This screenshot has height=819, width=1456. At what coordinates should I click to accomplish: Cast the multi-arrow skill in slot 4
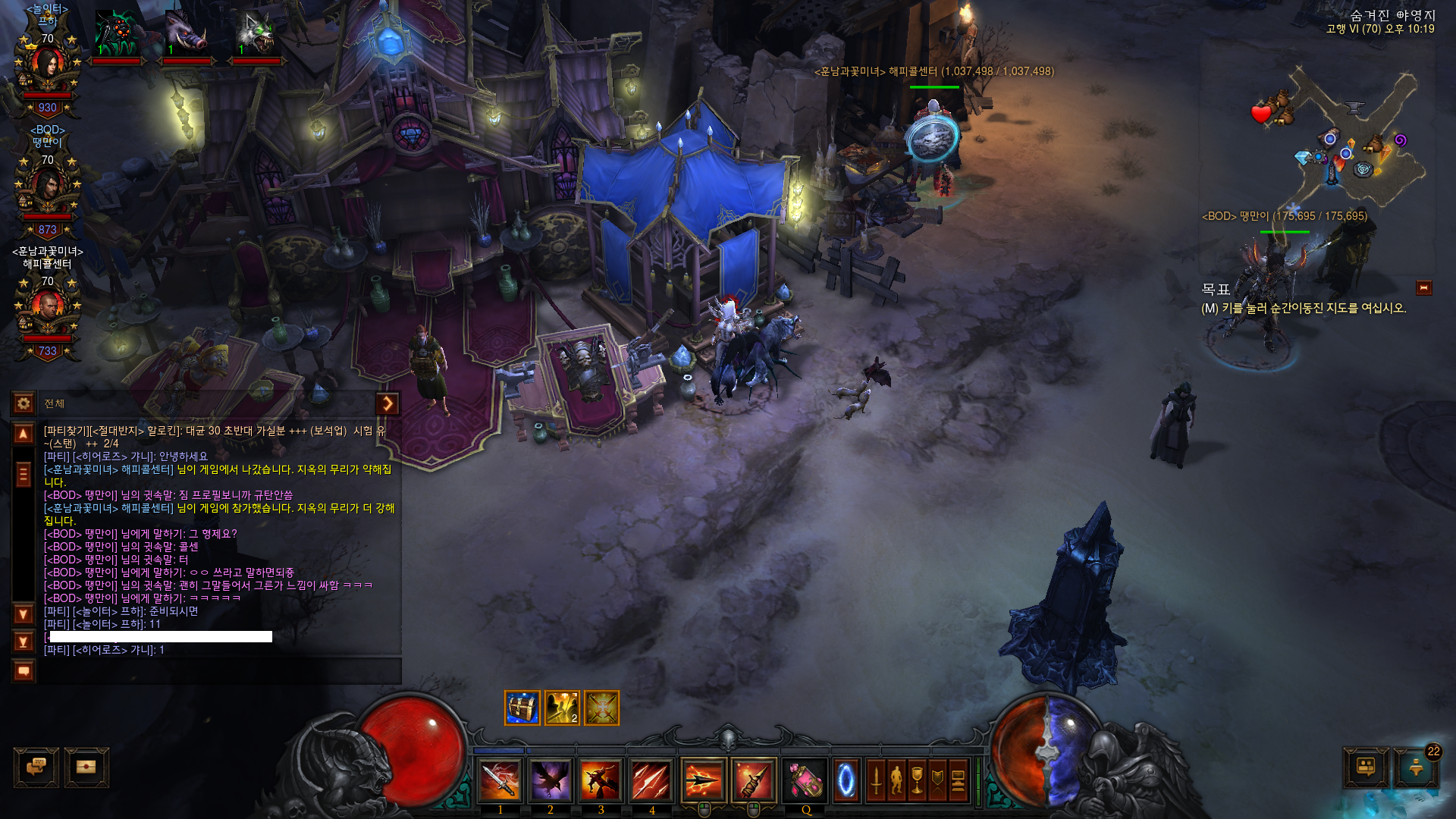pyautogui.click(x=651, y=780)
